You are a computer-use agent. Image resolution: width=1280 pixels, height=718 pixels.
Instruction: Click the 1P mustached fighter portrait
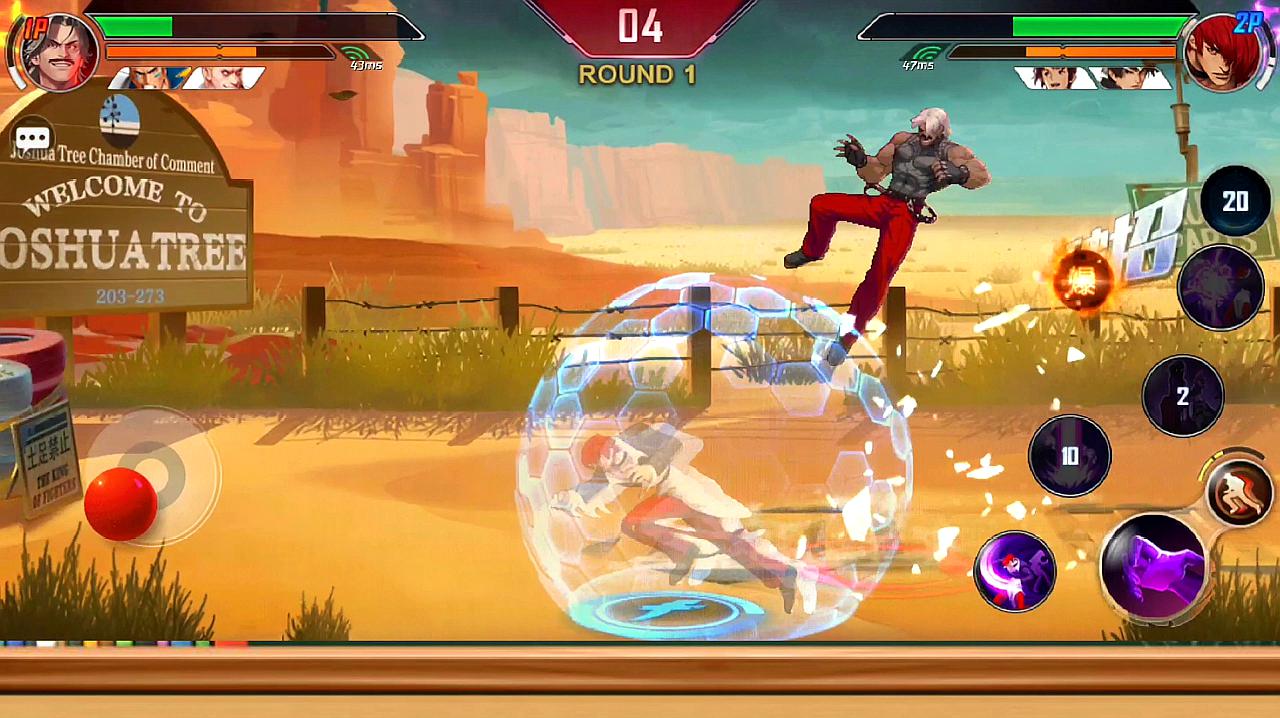tap(59, 51)
